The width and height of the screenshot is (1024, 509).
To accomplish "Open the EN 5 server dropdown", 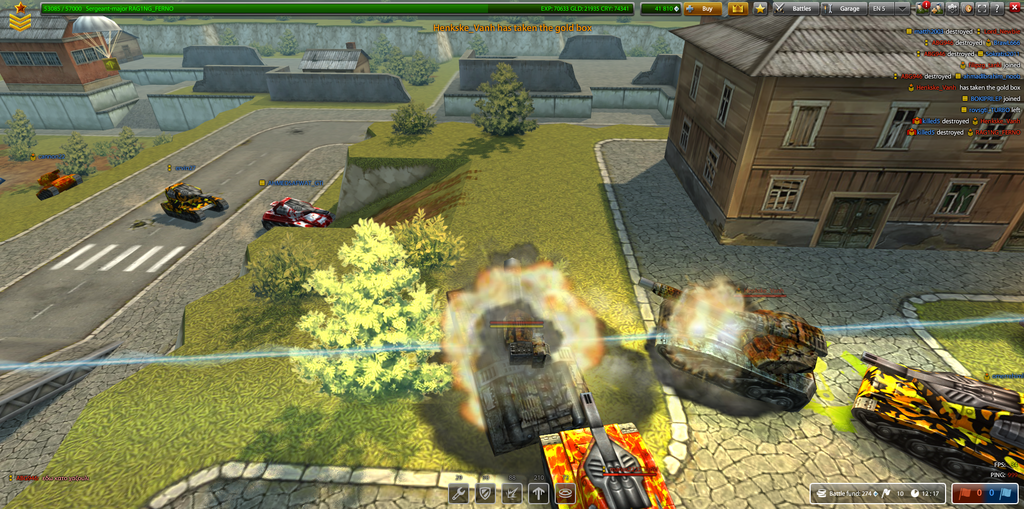I will coord(901,8).
